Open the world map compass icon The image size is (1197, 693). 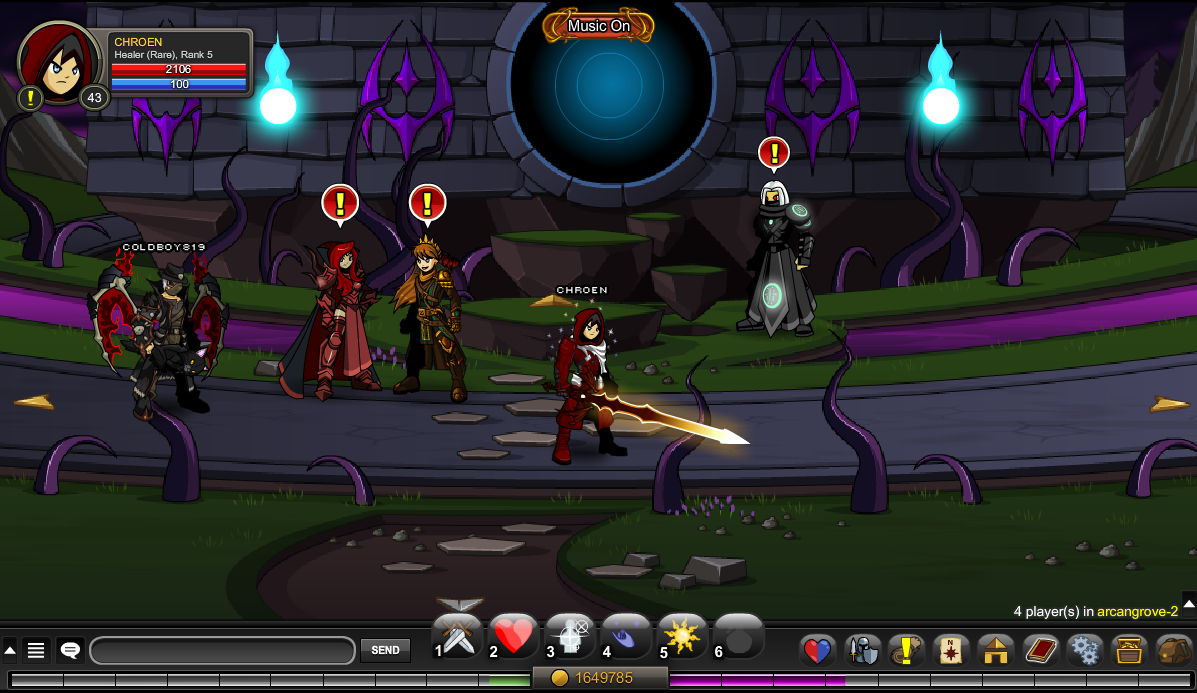click(950, 651)
